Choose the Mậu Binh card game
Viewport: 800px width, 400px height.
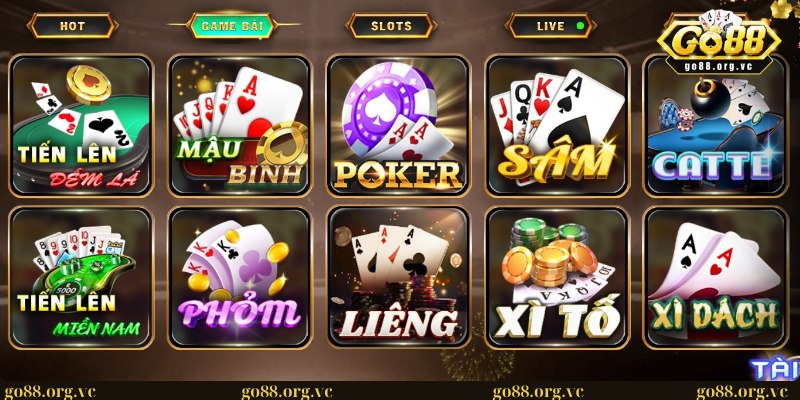[239, 124]
